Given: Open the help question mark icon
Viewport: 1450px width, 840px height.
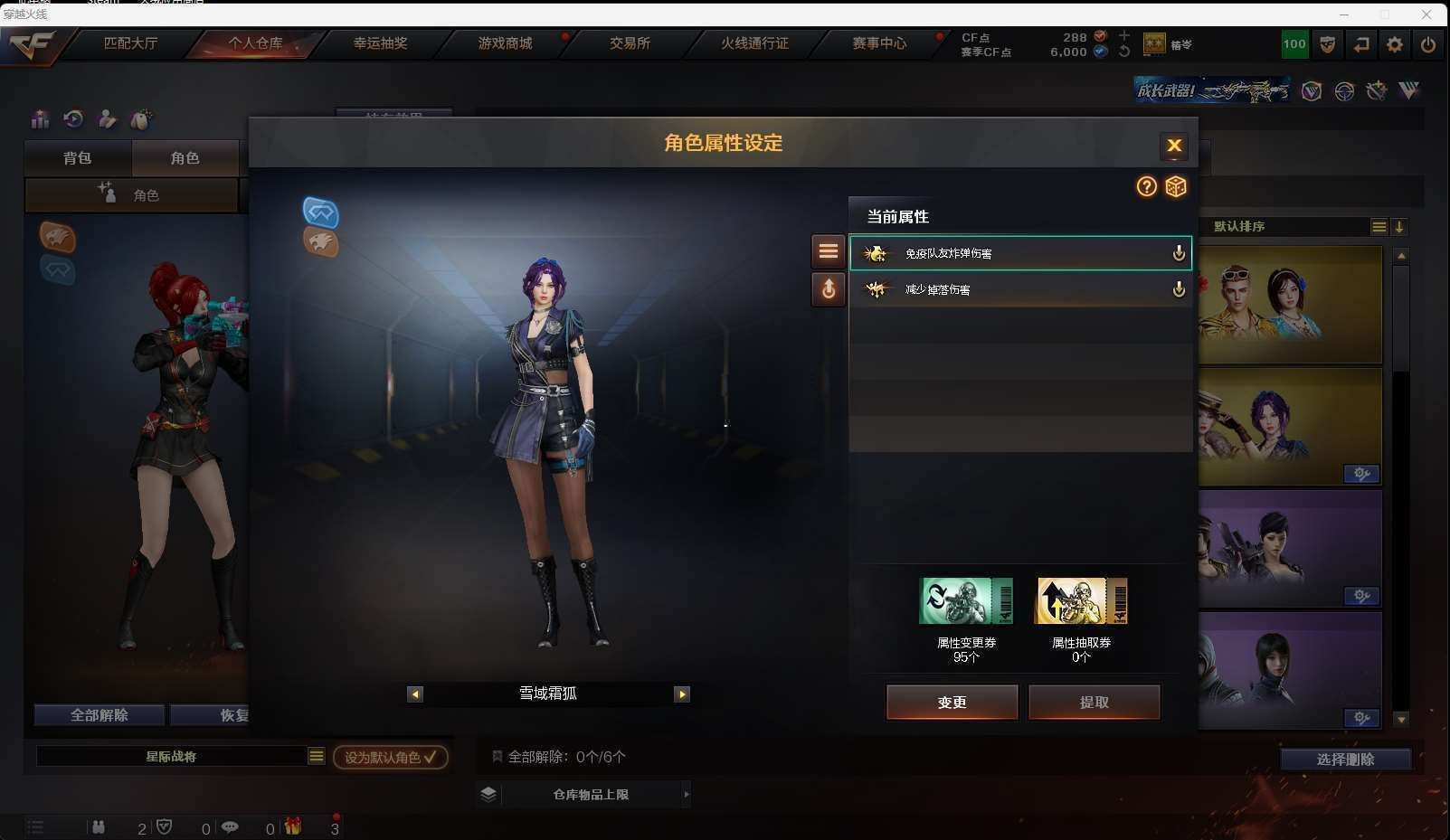Looking at the screenshot, I should point(1146,186).
